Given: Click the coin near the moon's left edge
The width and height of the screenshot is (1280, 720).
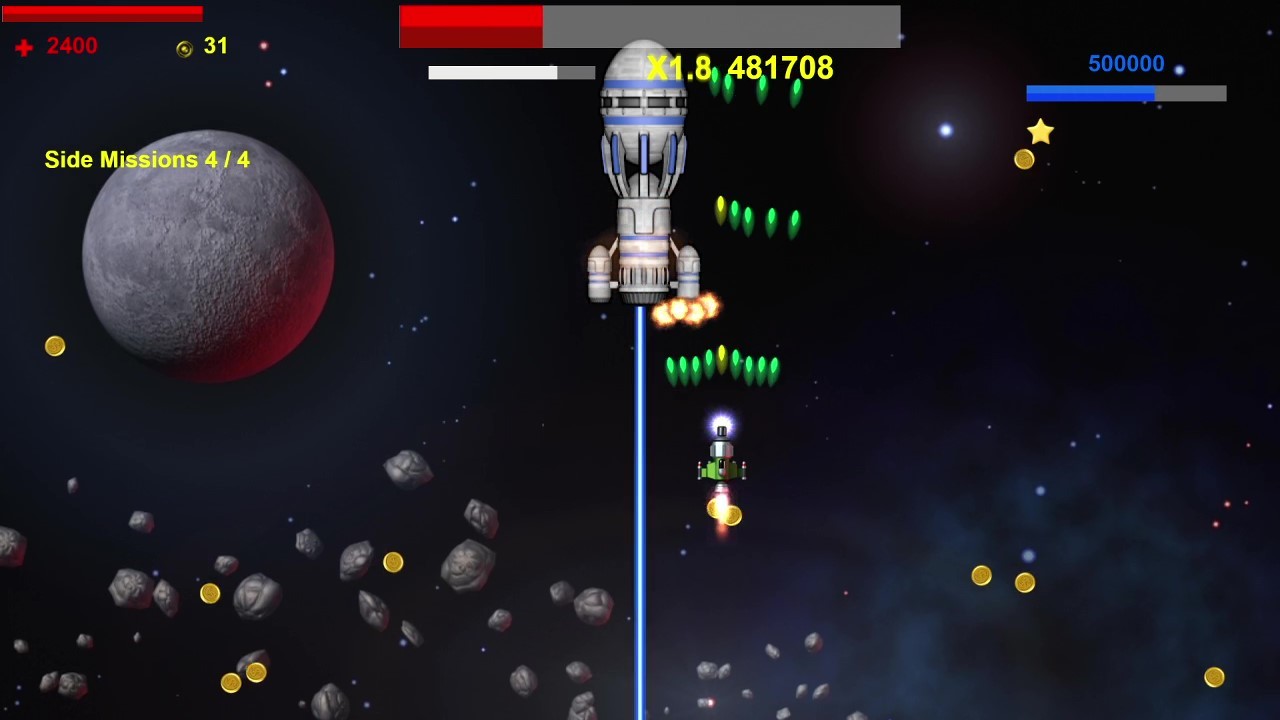Looking at the screenshot, I should point(55,345).
